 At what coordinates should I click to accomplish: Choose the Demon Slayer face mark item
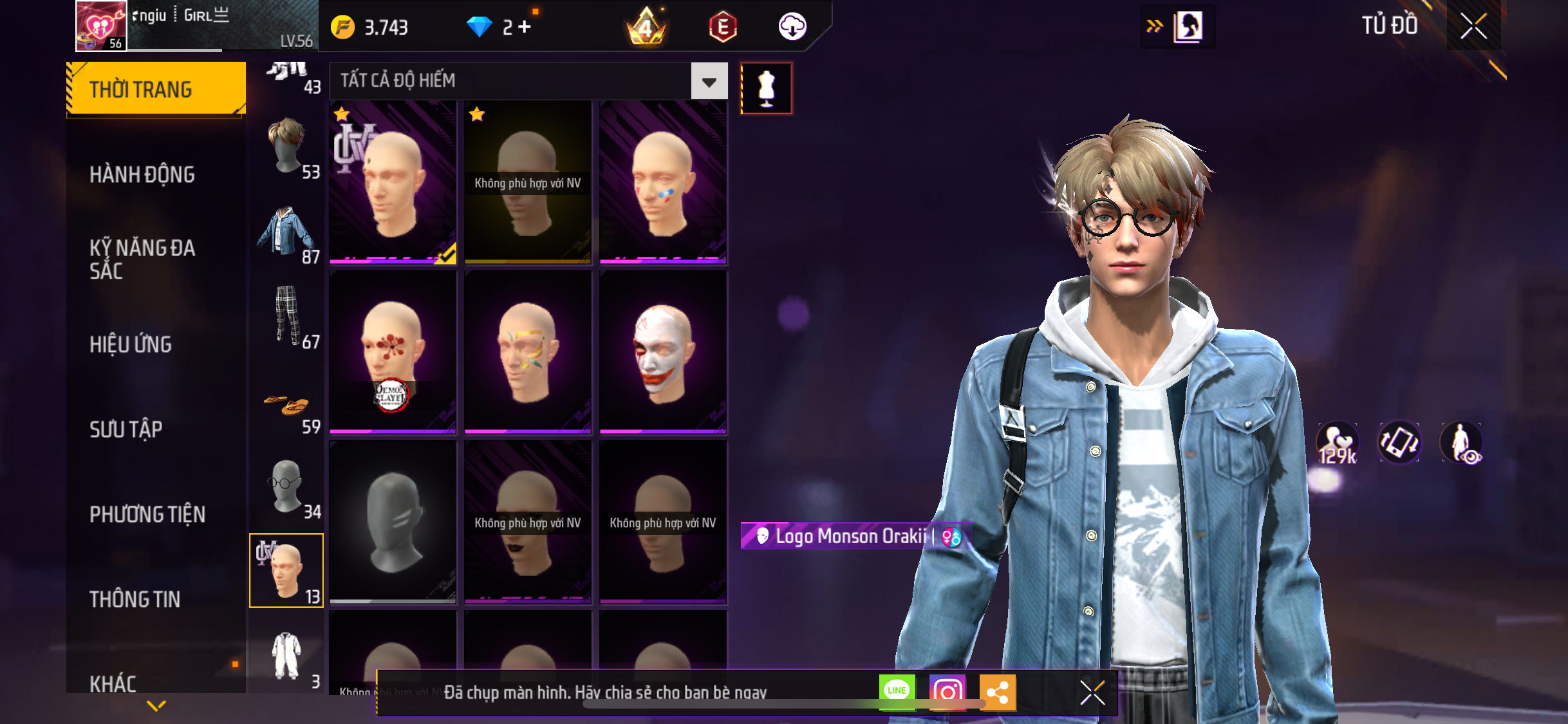pyautogui.click(x=393, y=352)
